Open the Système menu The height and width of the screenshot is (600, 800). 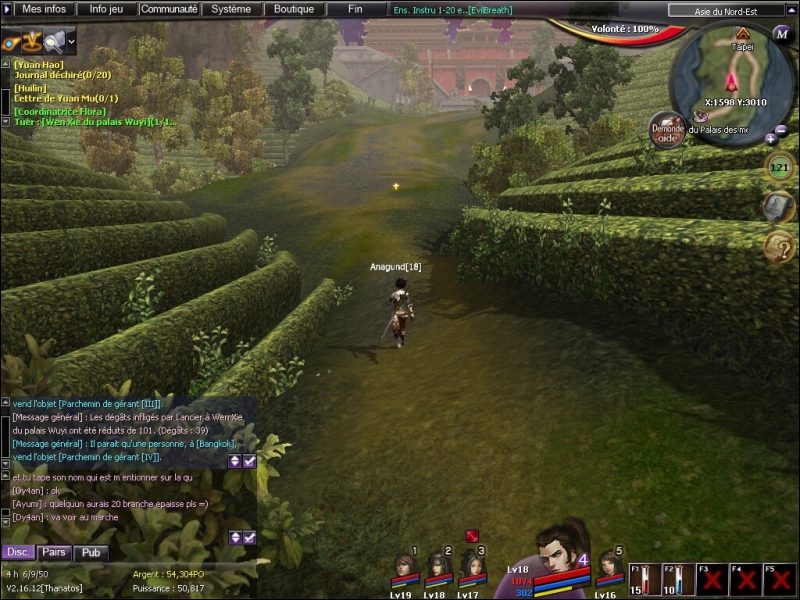click(x=232, y=9)
